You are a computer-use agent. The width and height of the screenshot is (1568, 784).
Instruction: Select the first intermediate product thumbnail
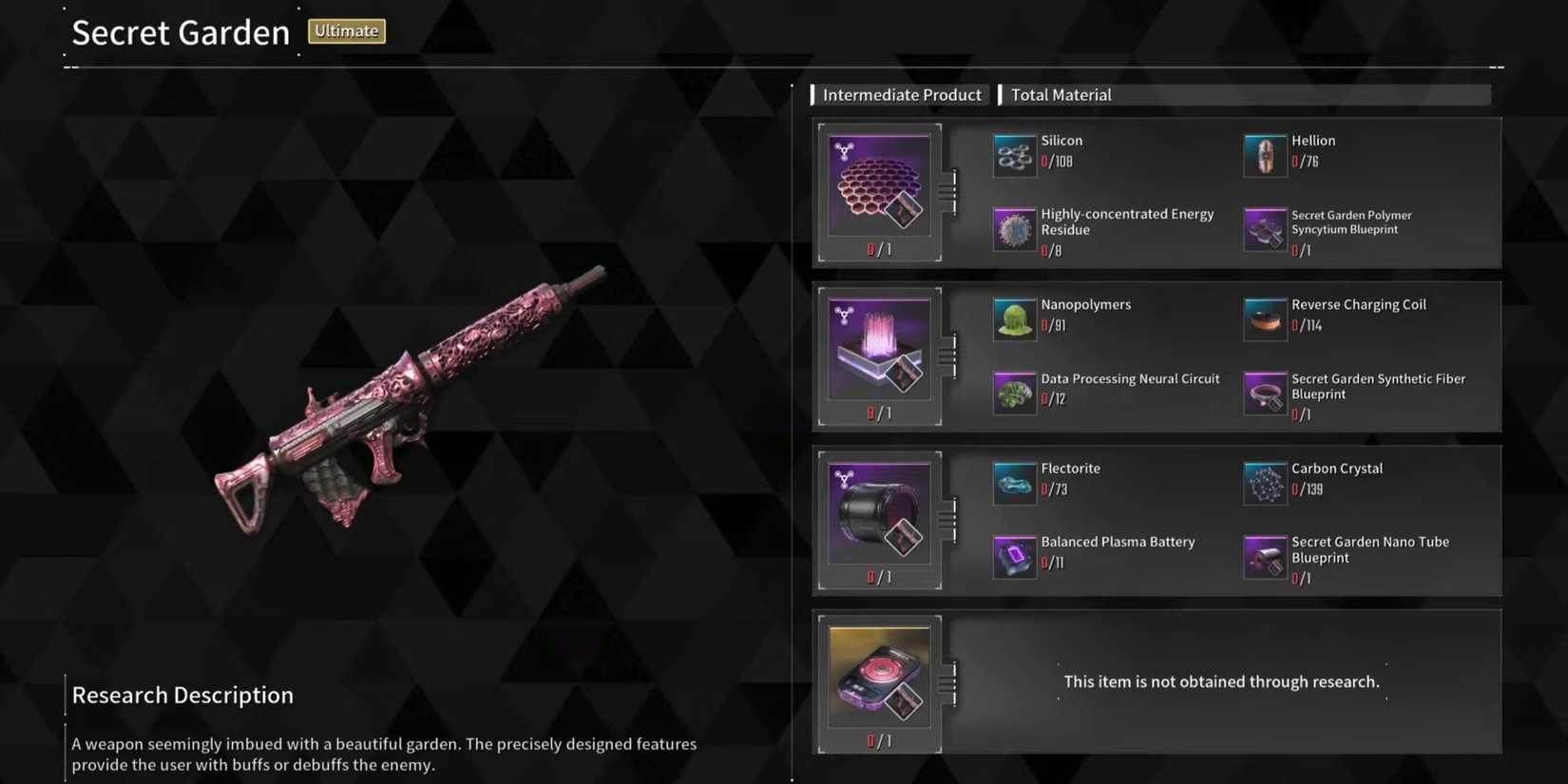point(879,183)
